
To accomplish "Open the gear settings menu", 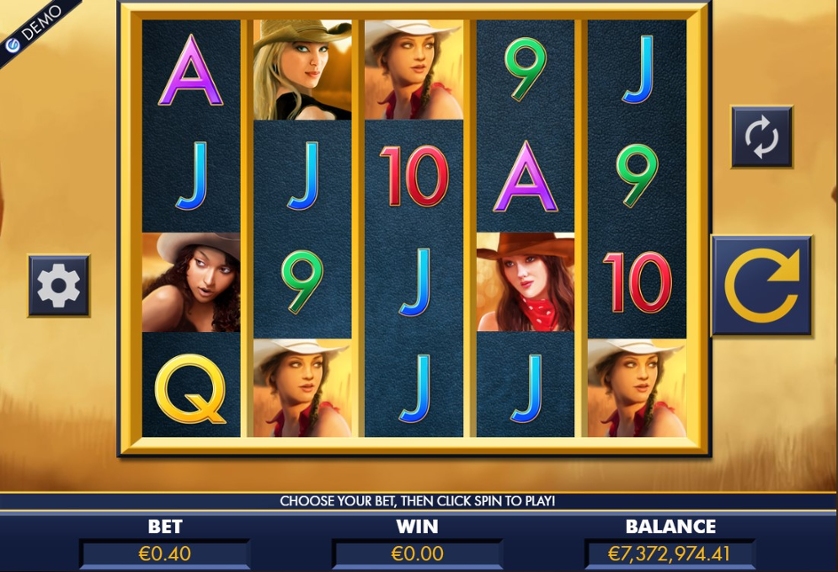I will (59, 286).
